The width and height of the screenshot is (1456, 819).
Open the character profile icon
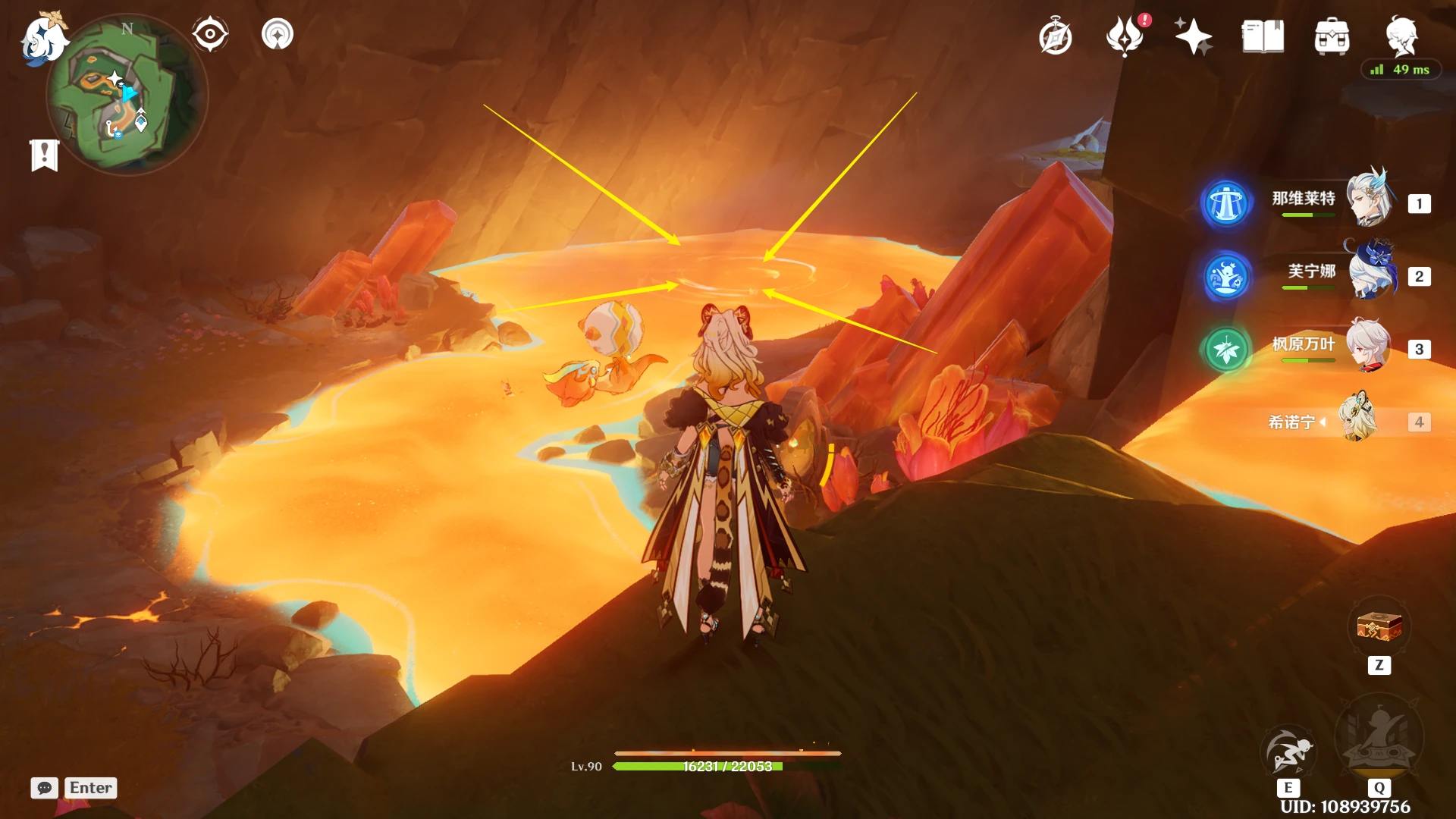[1401, 35]
